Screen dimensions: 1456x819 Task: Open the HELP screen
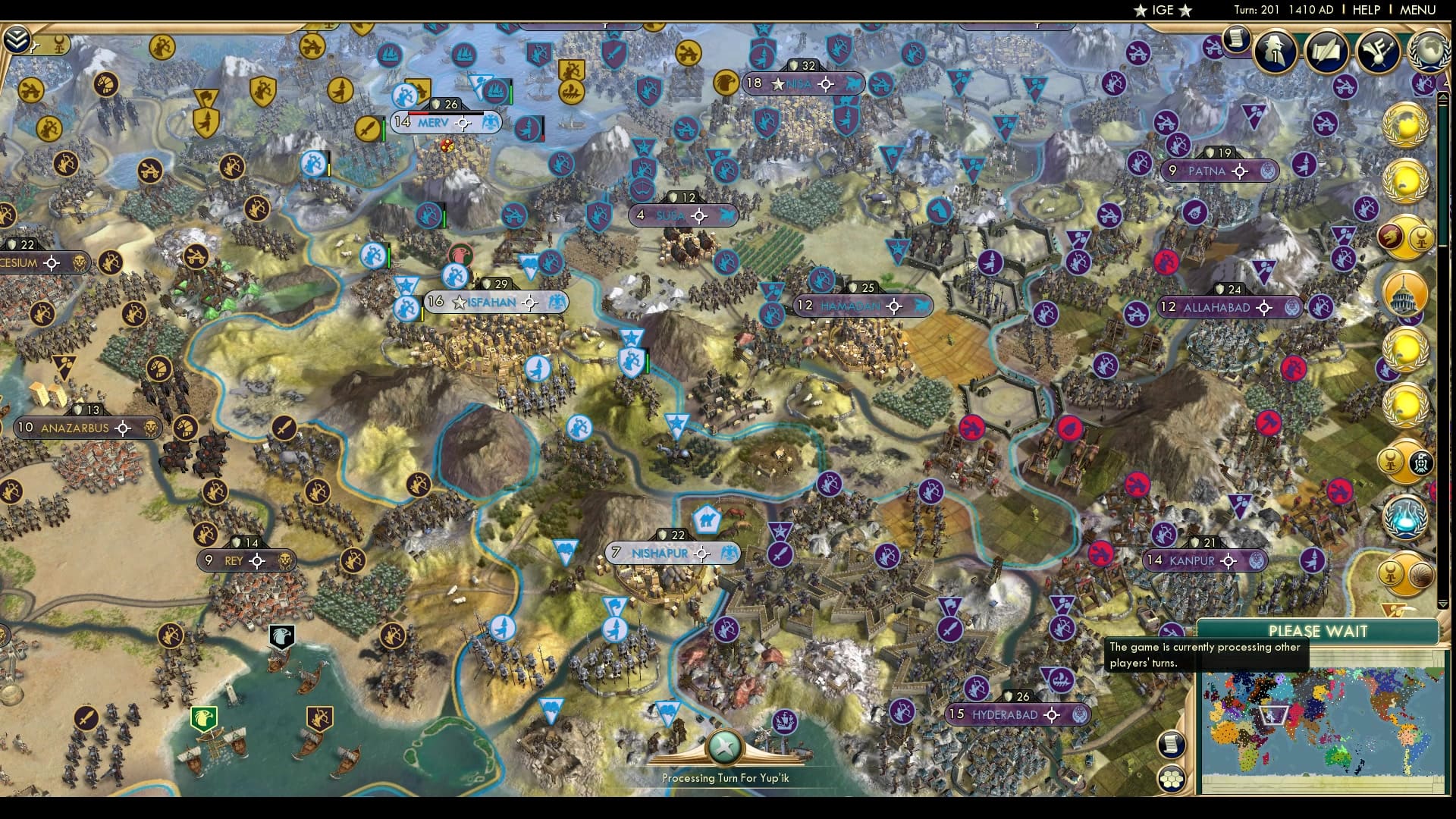click(1365, 10)
